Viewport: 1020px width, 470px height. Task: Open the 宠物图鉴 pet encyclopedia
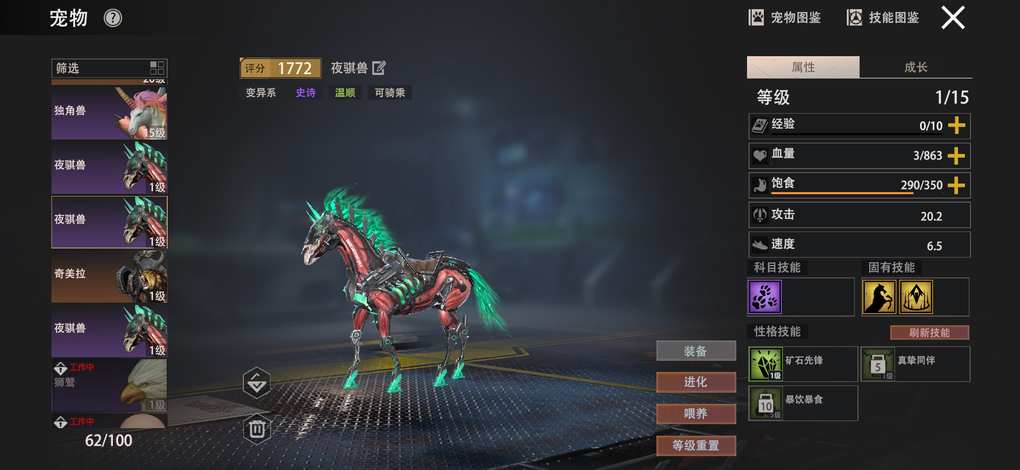pyautogui.click(x=785, y=17)
